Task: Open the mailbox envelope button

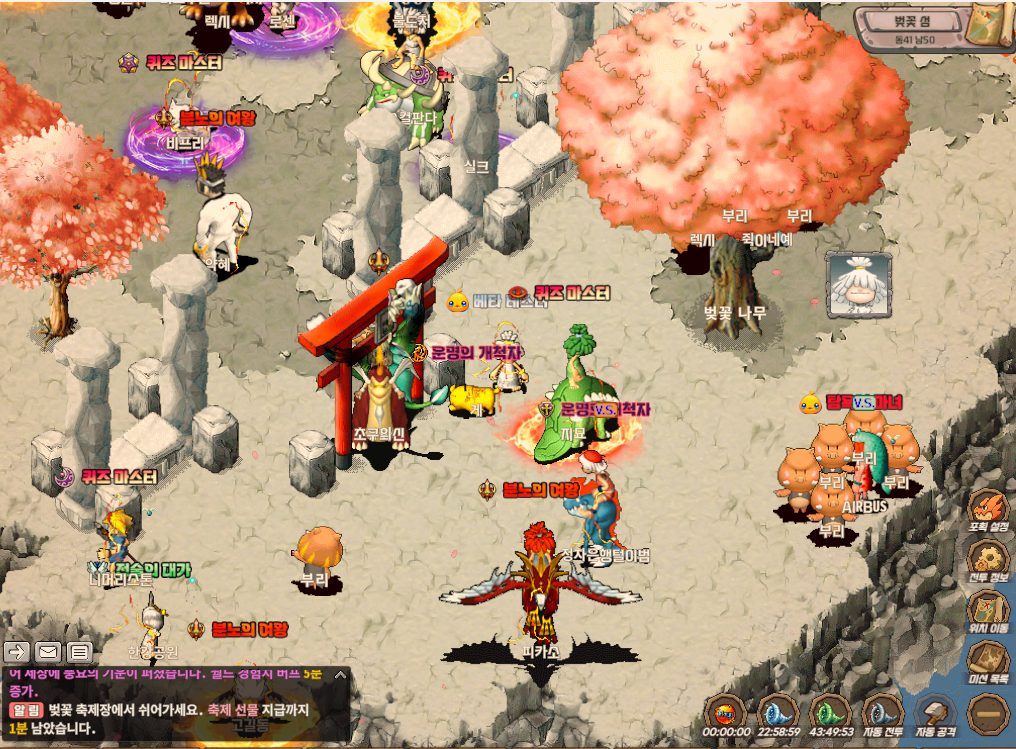Action: (x=49, y=652)
